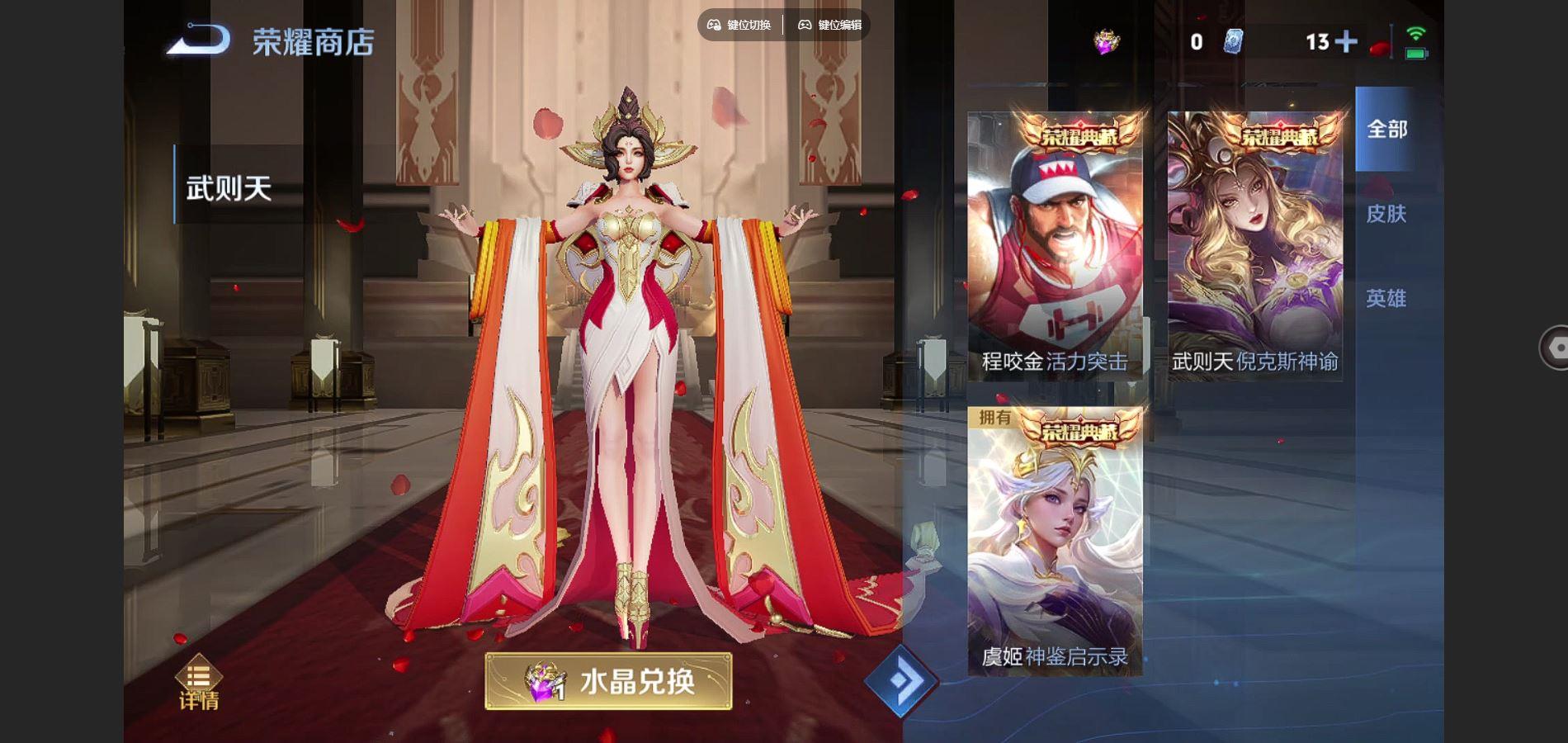Select the 虞姬 神鉴启示录 skin card
This screenshot has height=743, width=1568.
point(1055,541)
